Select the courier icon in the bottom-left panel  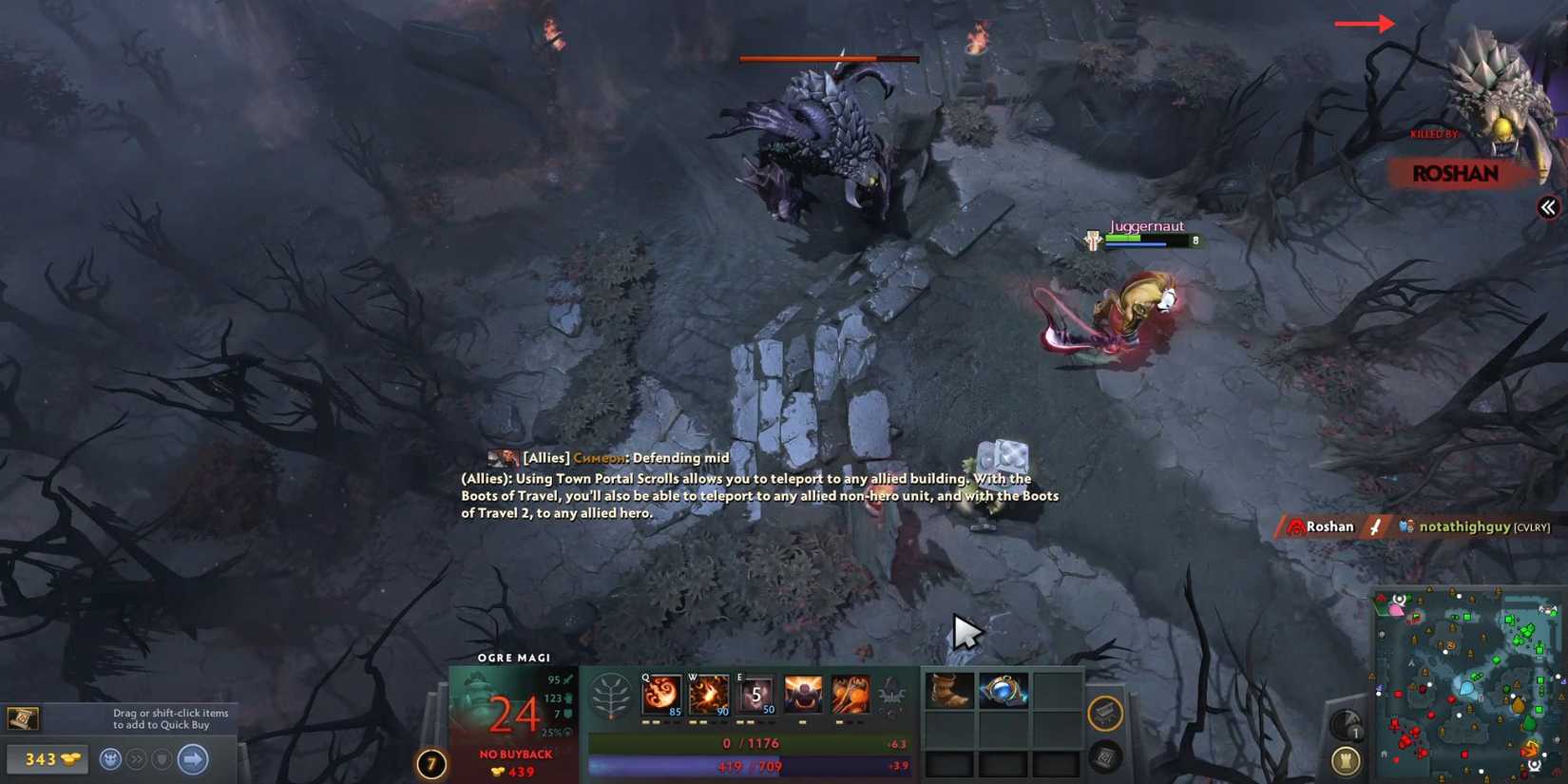click(109, 758)
